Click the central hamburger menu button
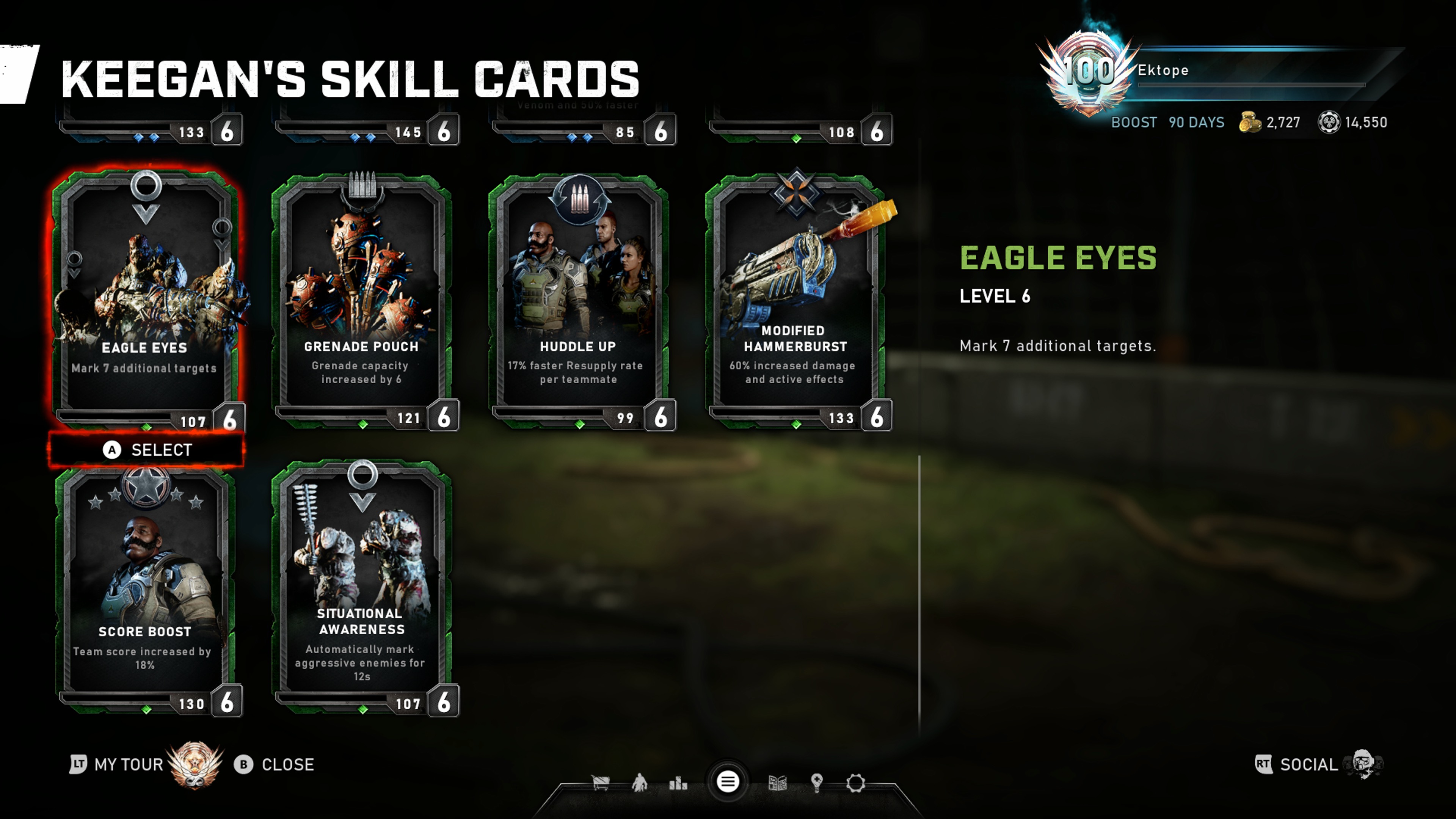Image resolution: width=1456 pixels, height=819 pixels. click(728, 782)
